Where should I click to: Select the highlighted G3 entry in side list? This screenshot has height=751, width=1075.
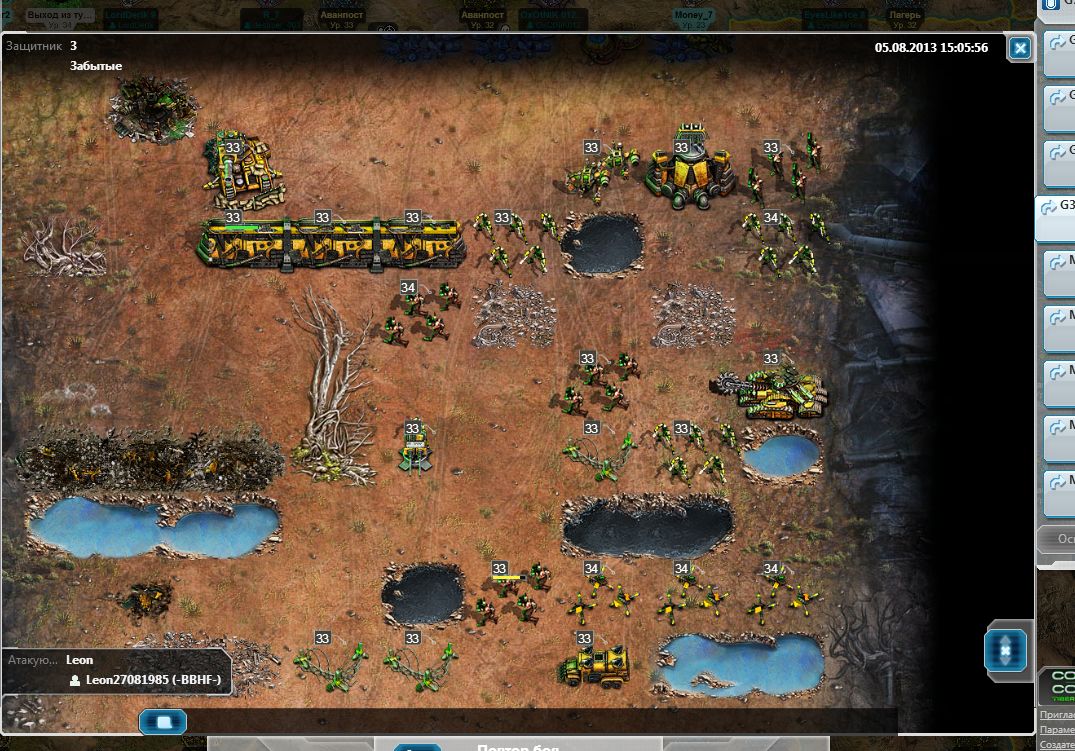(1056, 217)
